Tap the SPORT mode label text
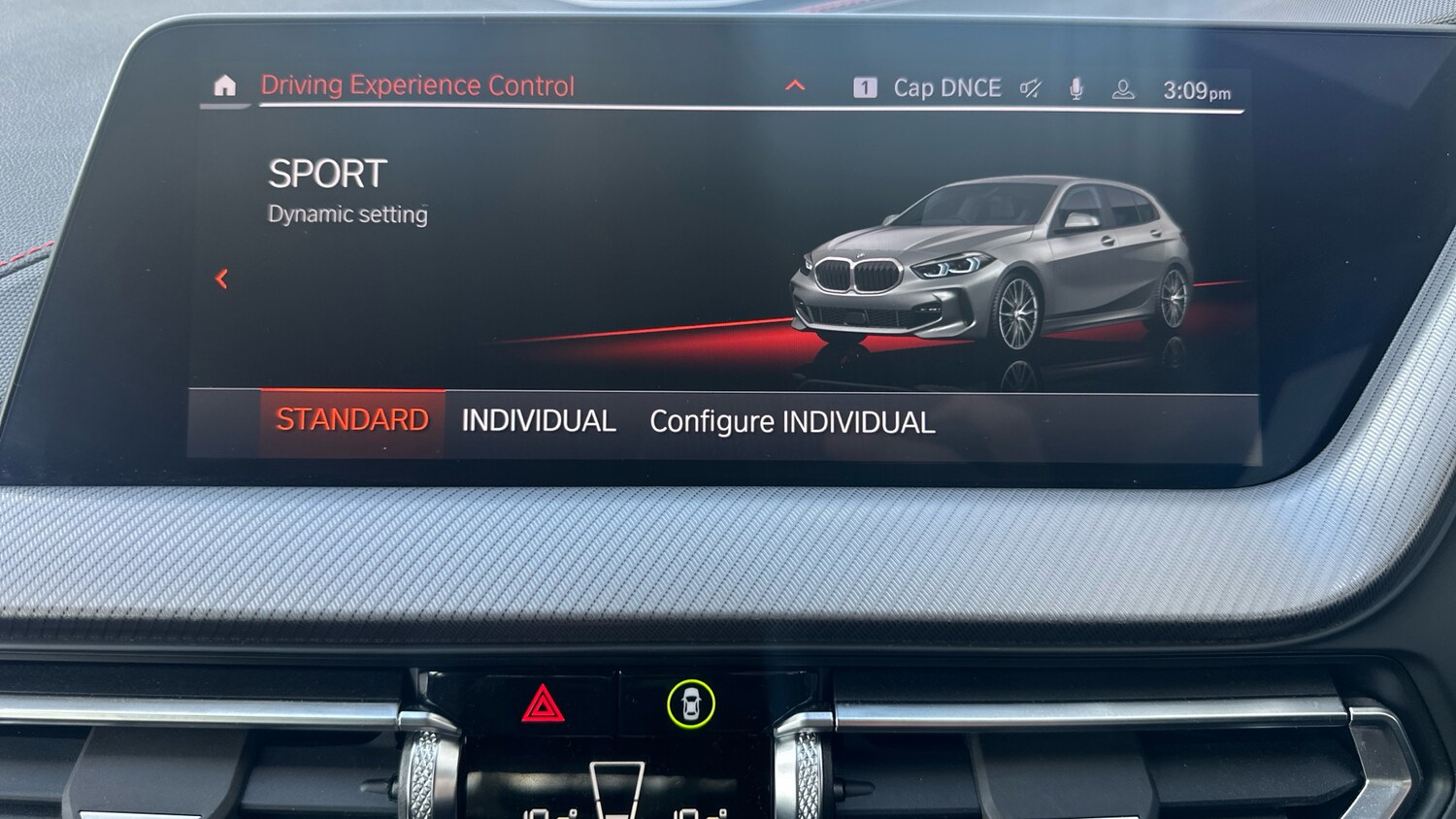This screenshot has height=819, width=1456. 327,175
